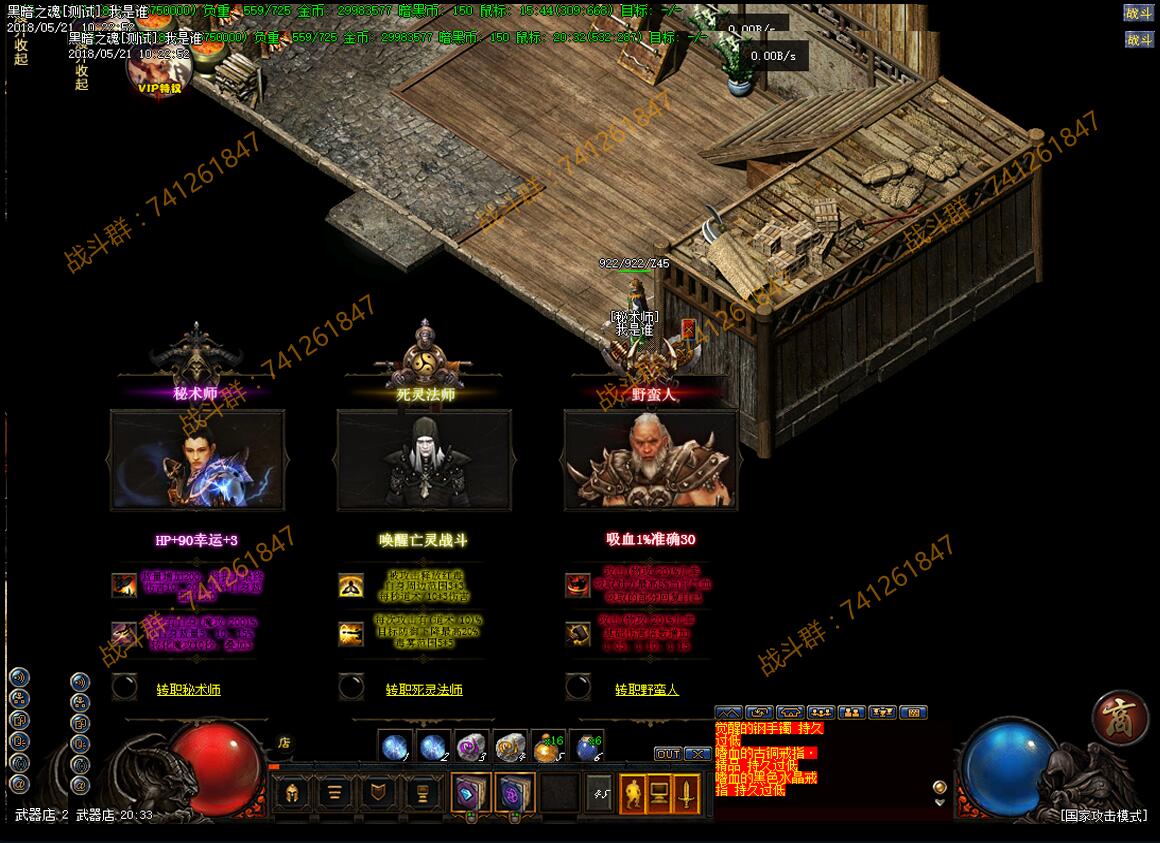Open the helmet equipment menu icon
Image resolution: width=1160 pixels, height=843 pixels.
[x=292, y=794]
